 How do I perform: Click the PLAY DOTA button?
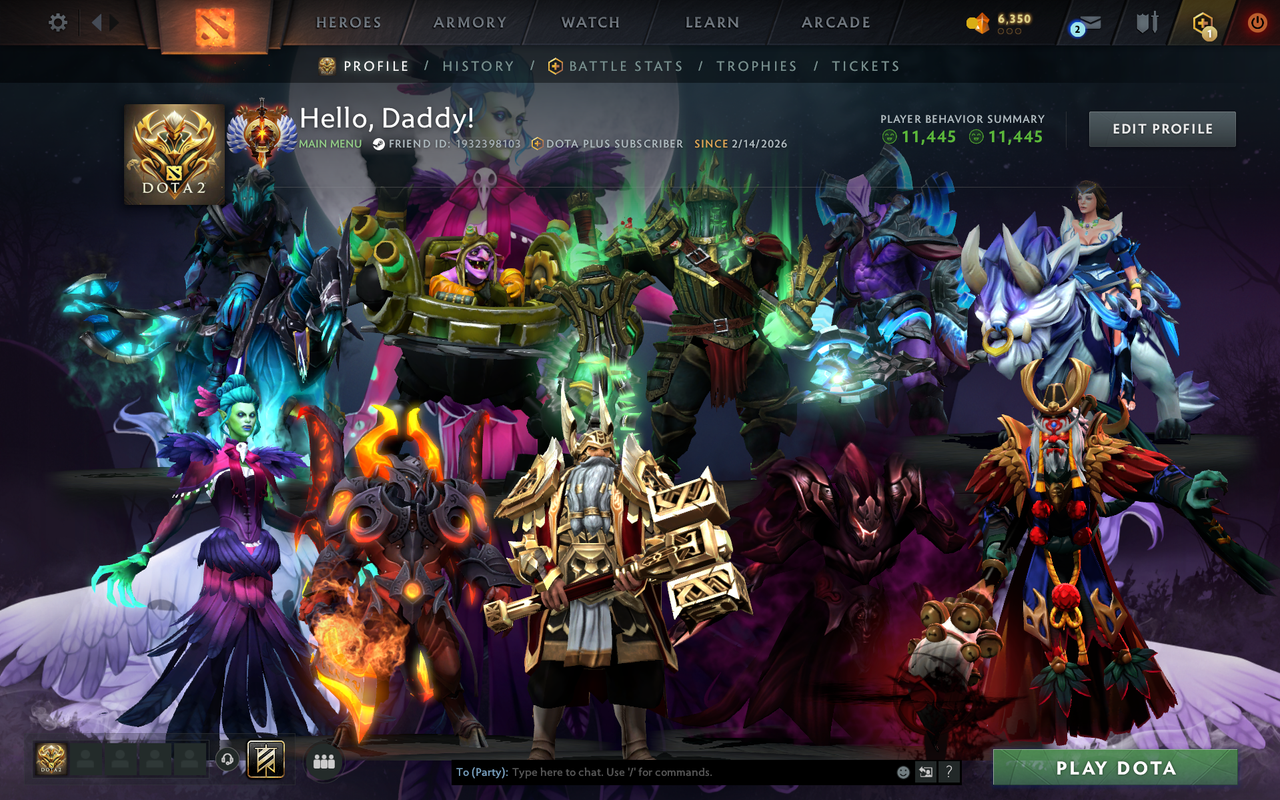point(1117,768)
